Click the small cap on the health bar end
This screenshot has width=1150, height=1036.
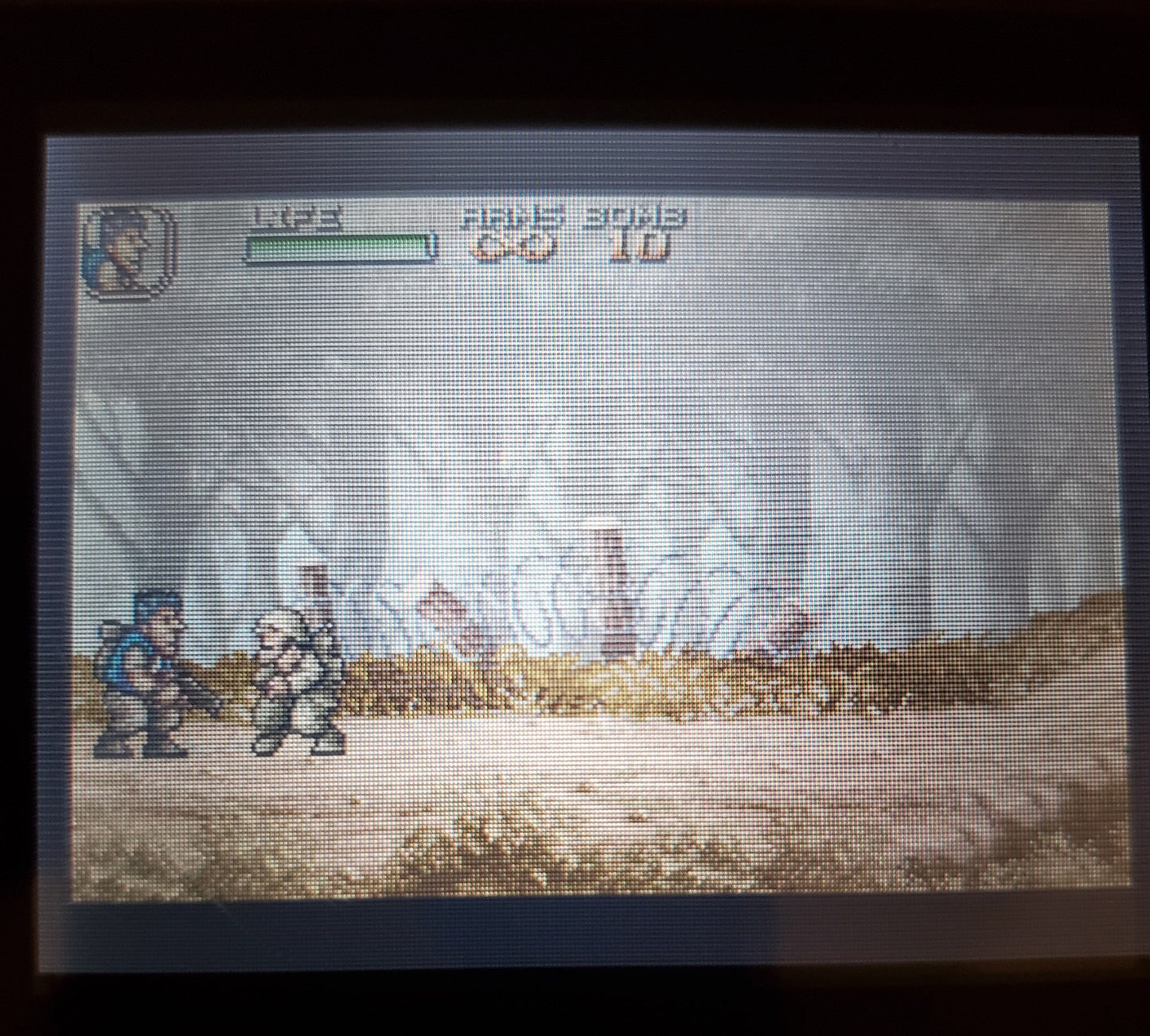click(432, 247)
